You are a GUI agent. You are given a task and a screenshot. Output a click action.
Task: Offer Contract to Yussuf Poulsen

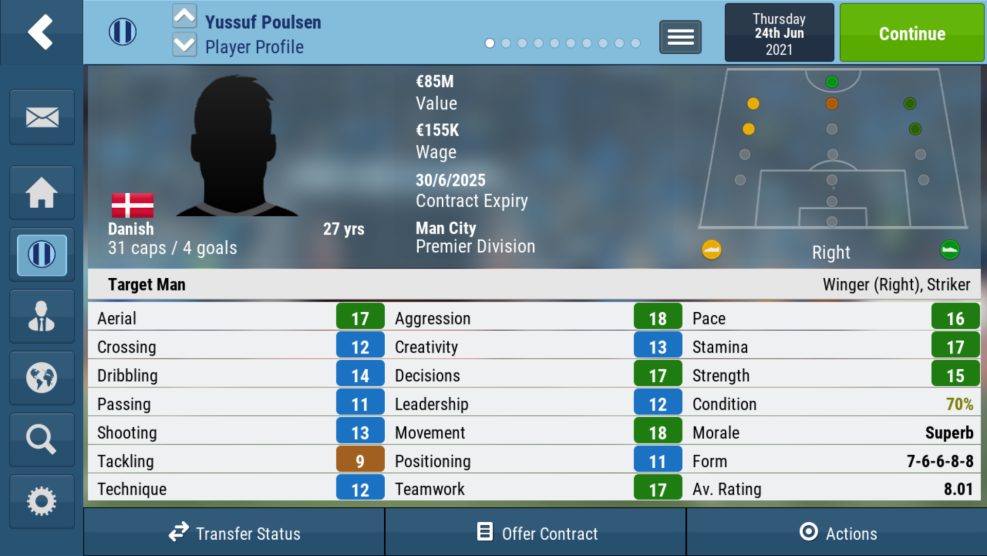coord(536,533)
